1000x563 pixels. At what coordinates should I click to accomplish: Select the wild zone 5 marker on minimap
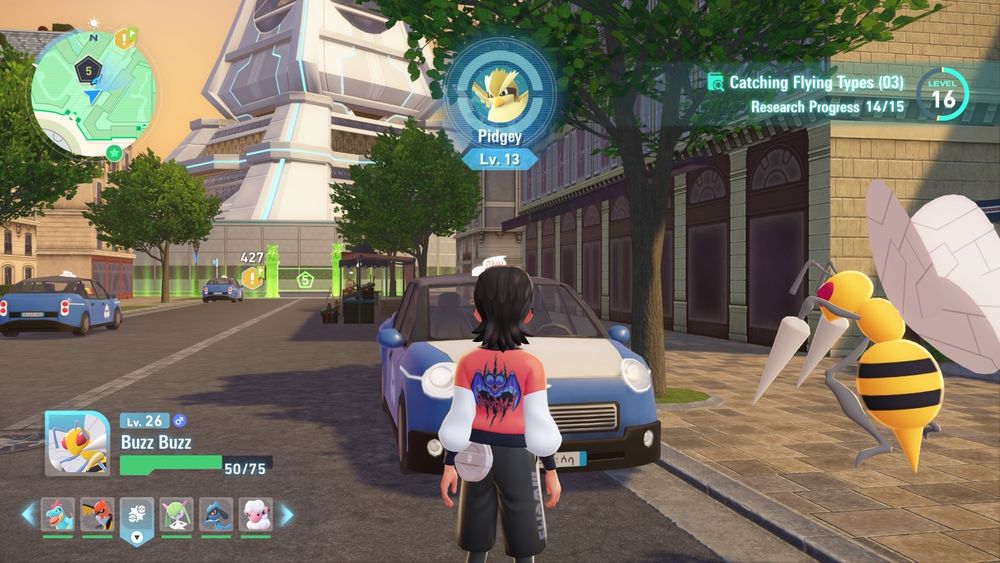point(88,70)
